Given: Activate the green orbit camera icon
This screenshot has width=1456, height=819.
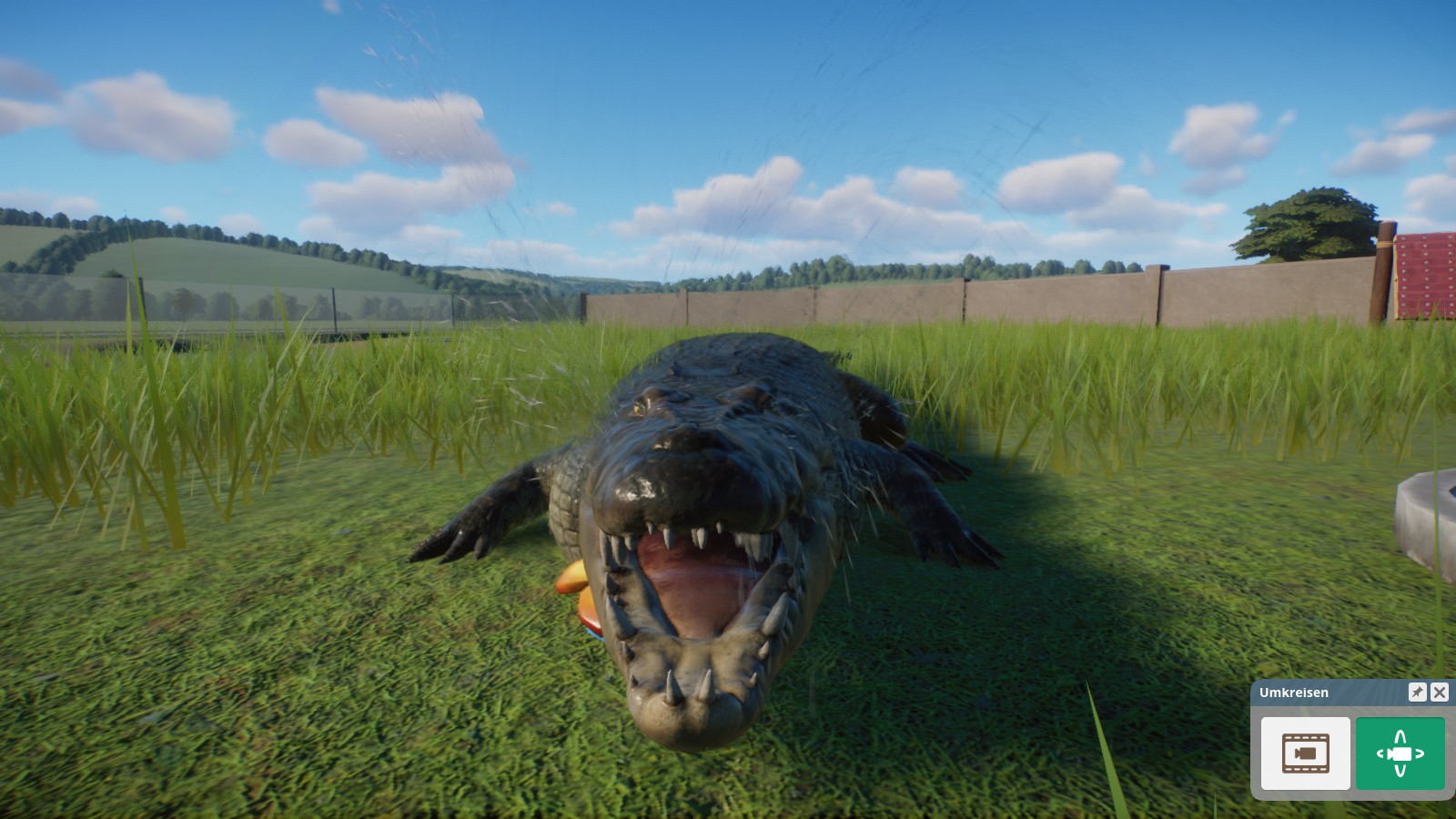Looking at the screenshot, I should coord(1402,753).
